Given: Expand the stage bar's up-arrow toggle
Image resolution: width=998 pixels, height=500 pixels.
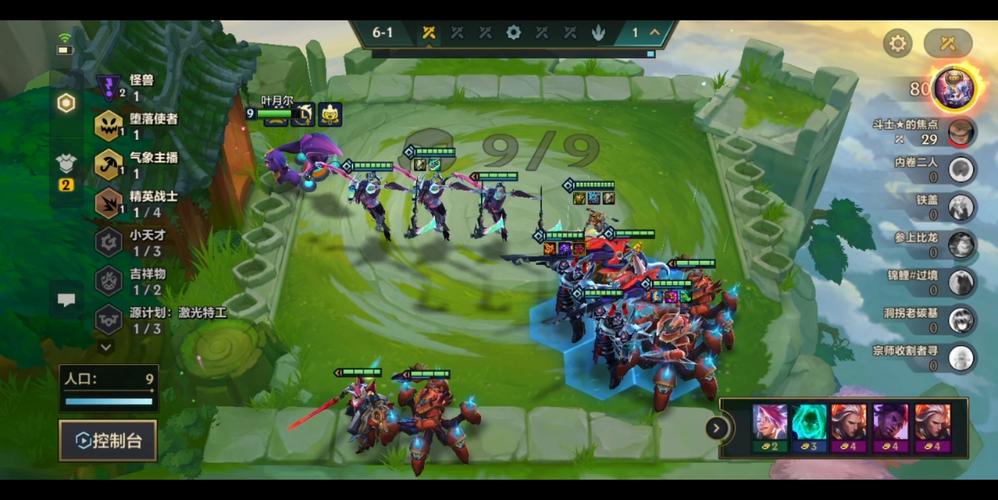Looking at the screenshot, I should (655, 32).
